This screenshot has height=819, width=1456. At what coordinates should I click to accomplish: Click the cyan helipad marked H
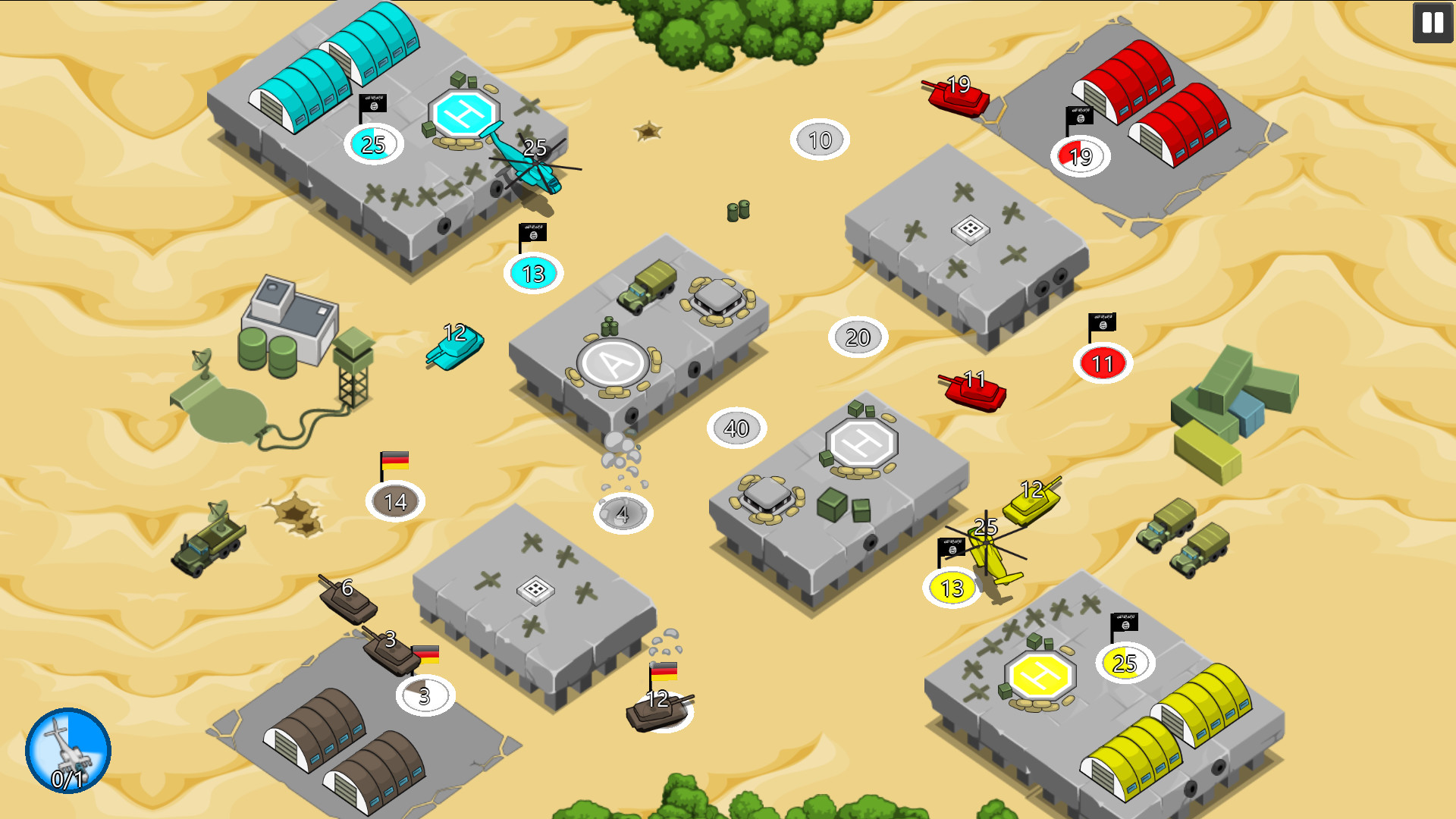click(x=463, y=112)
